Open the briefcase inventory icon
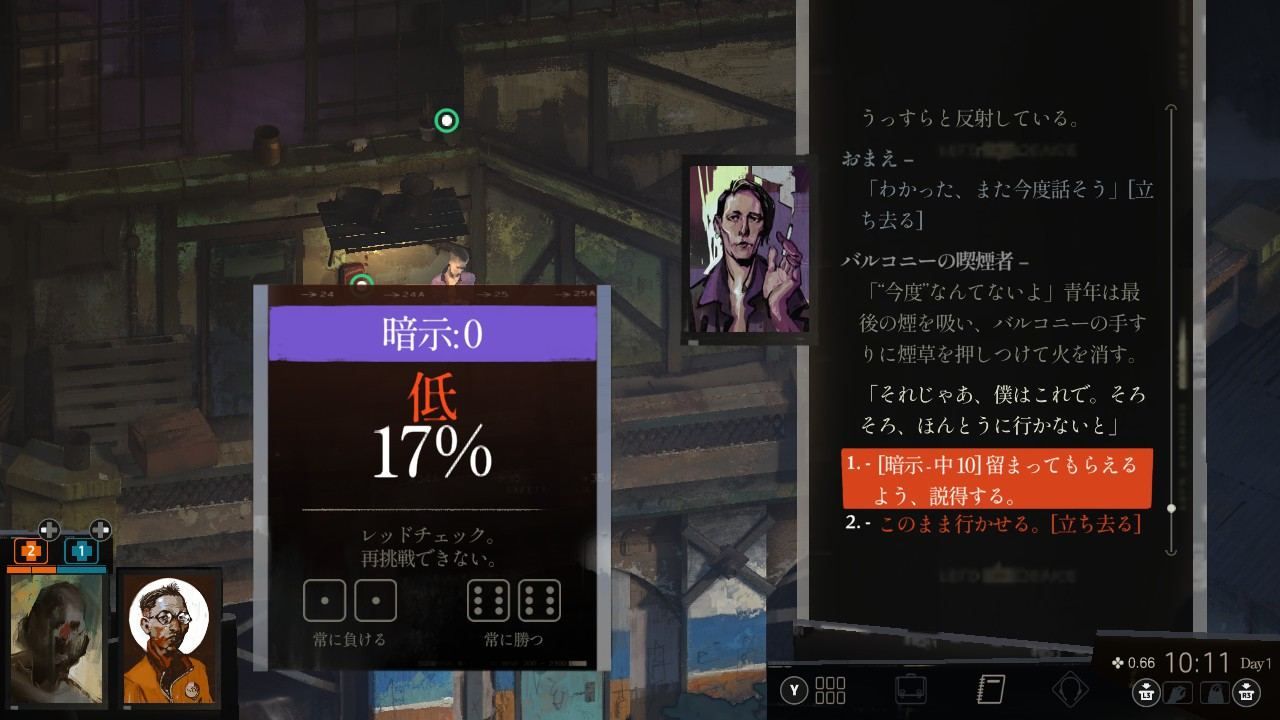 (912, 689)
